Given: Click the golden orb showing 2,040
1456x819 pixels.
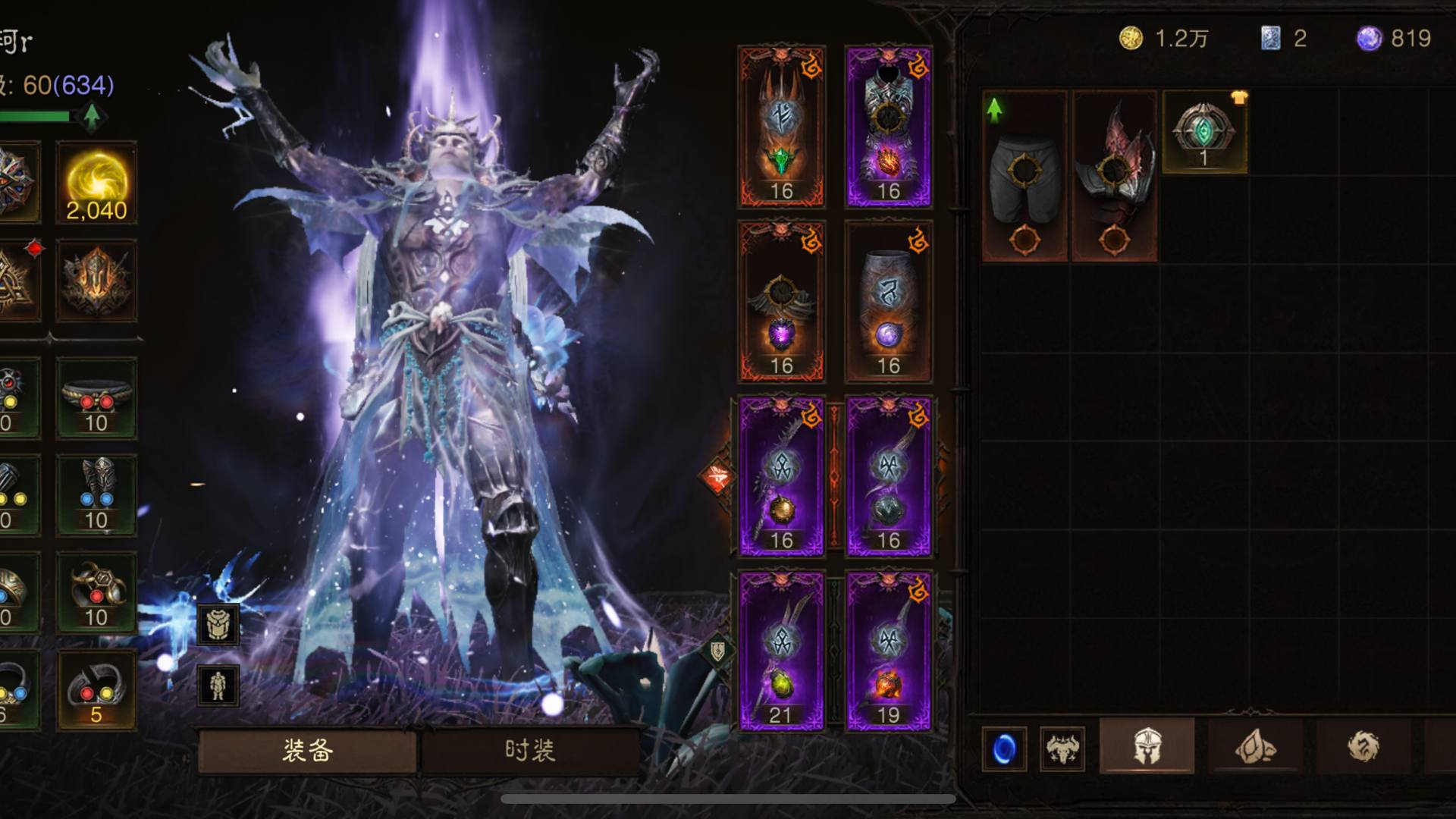Looking at the screenshot, I should tap(96, 184).
